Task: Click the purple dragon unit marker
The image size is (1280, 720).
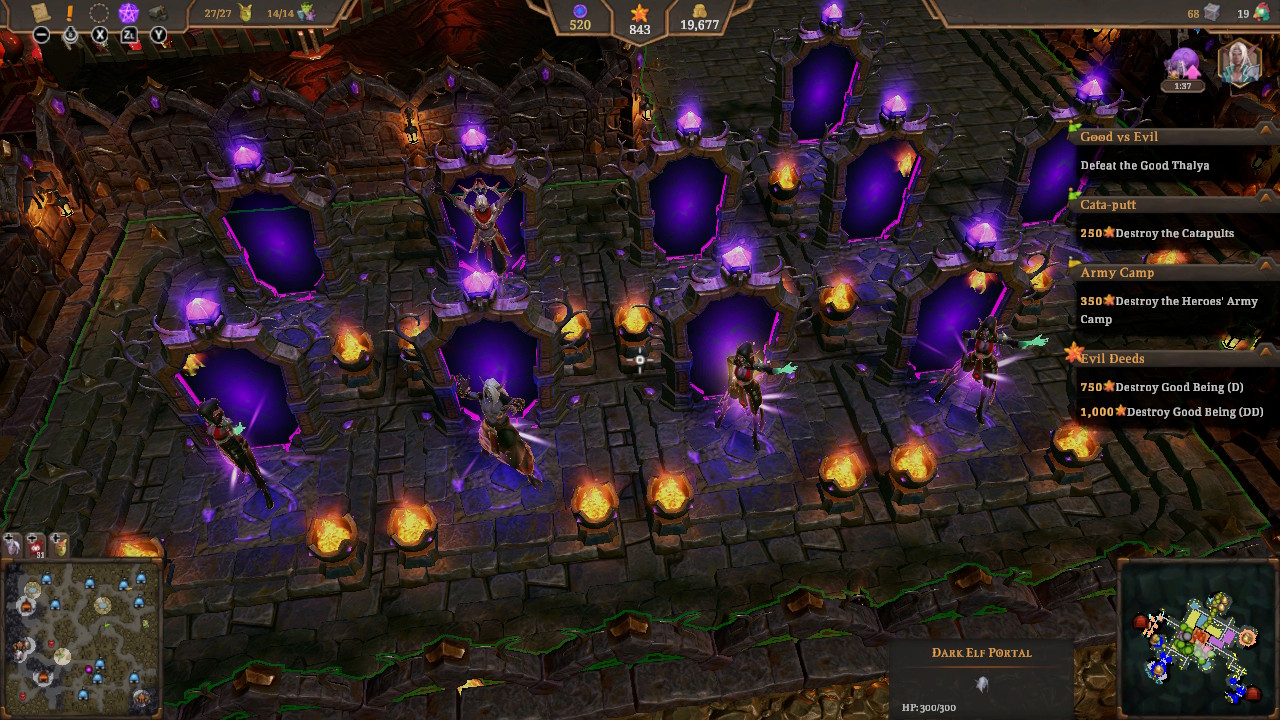Action: point(11,546)
